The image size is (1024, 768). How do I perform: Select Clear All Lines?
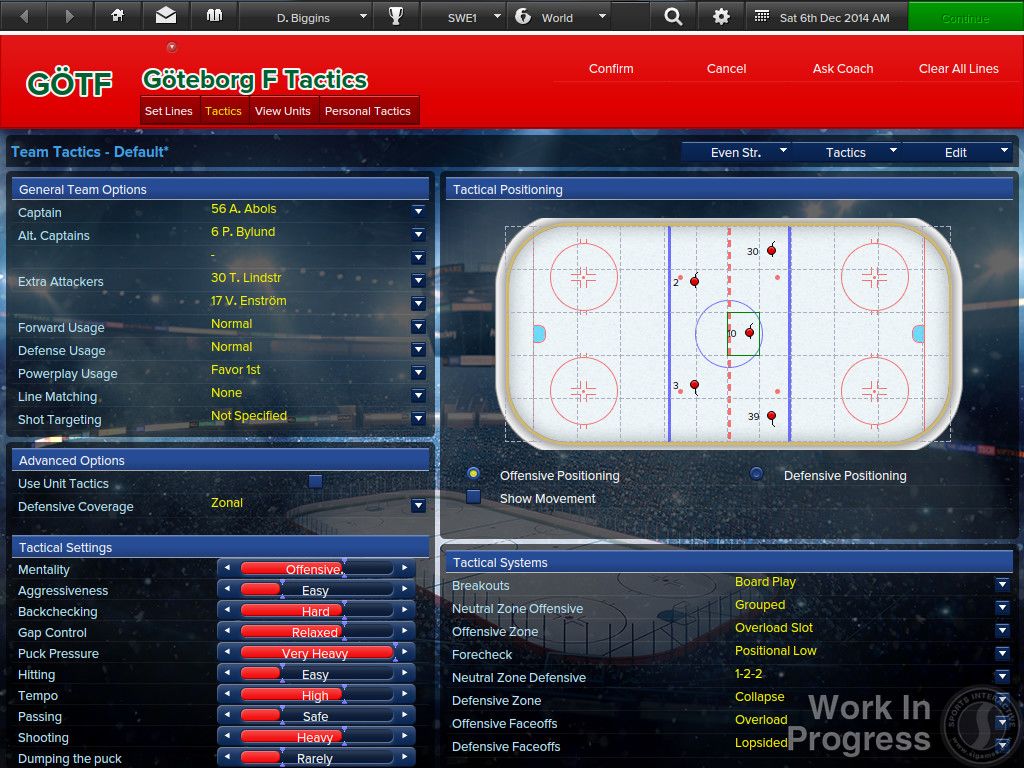tap(958, 69)
